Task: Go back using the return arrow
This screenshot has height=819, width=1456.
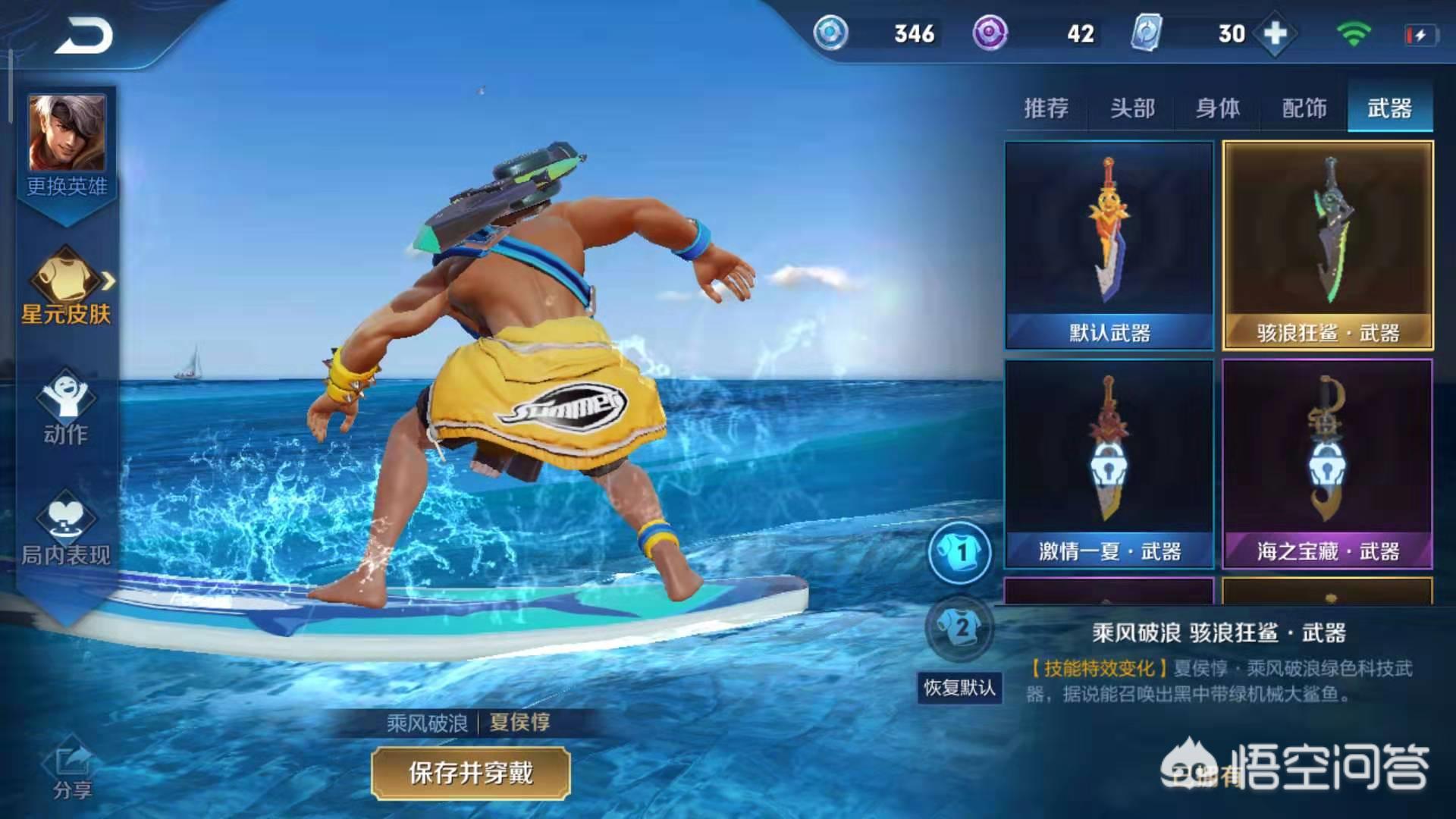Action: (x=83, y=35)
